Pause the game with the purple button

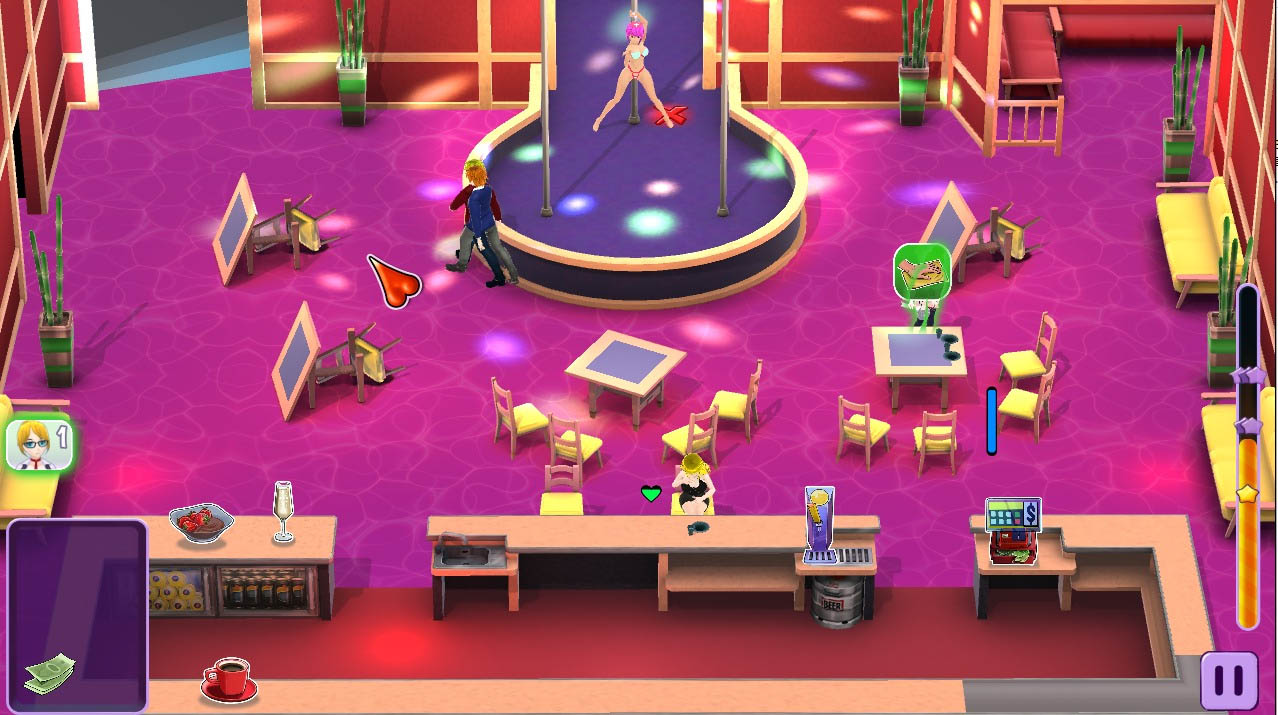tap(1228, 681)
